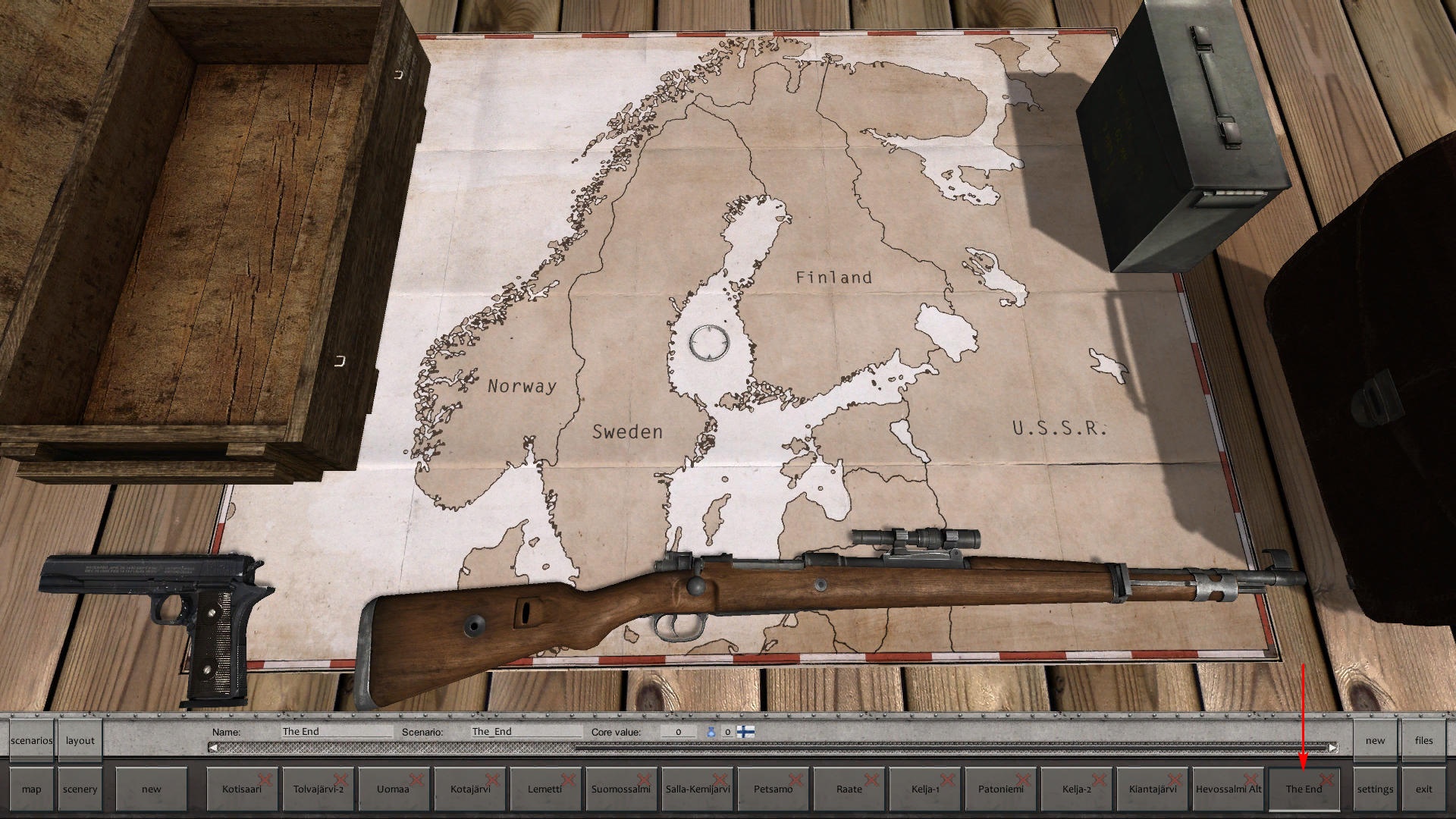Delete the Hevossalmi Alt scenario using its X
This screenshot has width=1456, height=819.
(x=1250, y=780)
